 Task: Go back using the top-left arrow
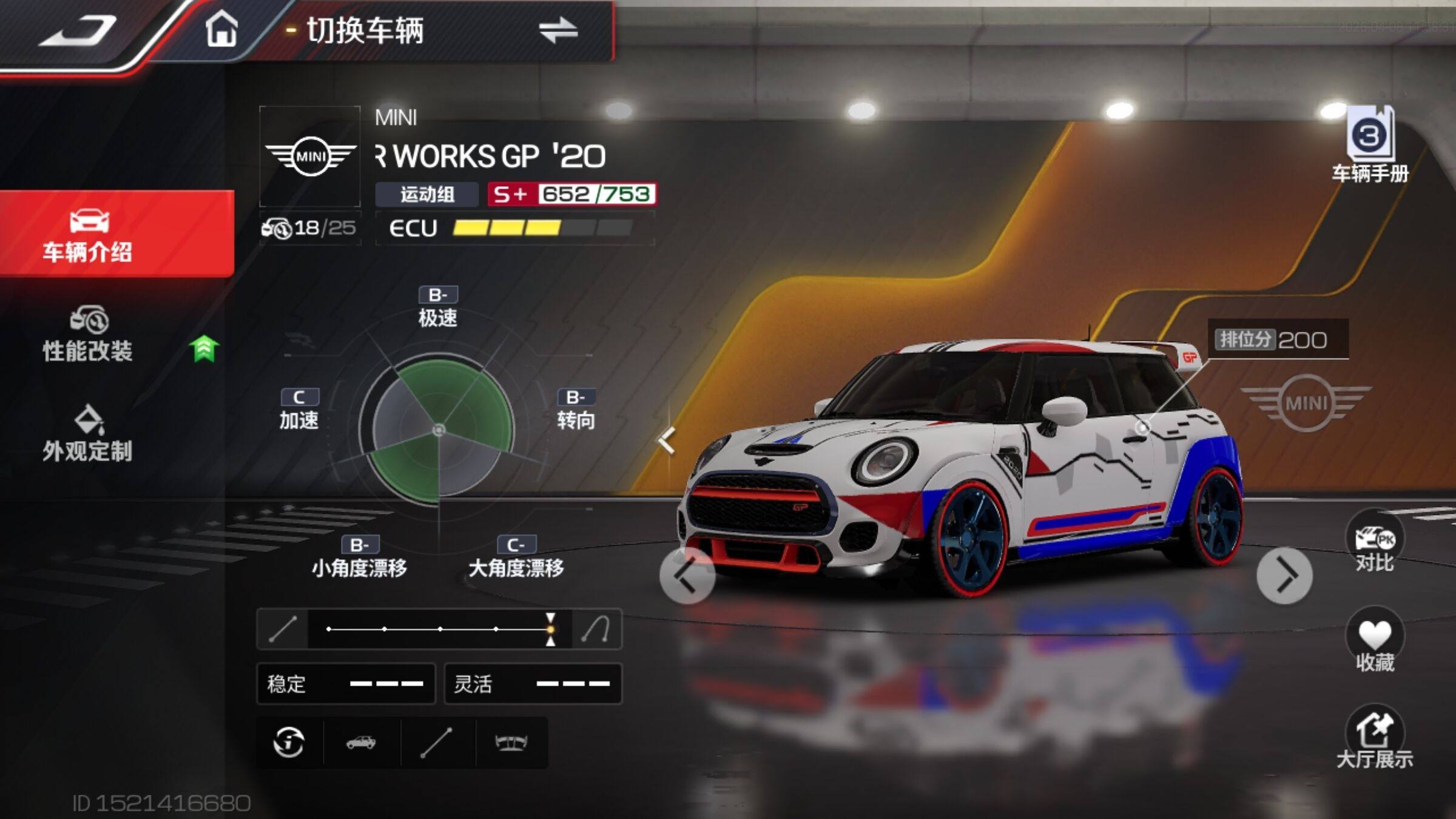pos(79,32)
